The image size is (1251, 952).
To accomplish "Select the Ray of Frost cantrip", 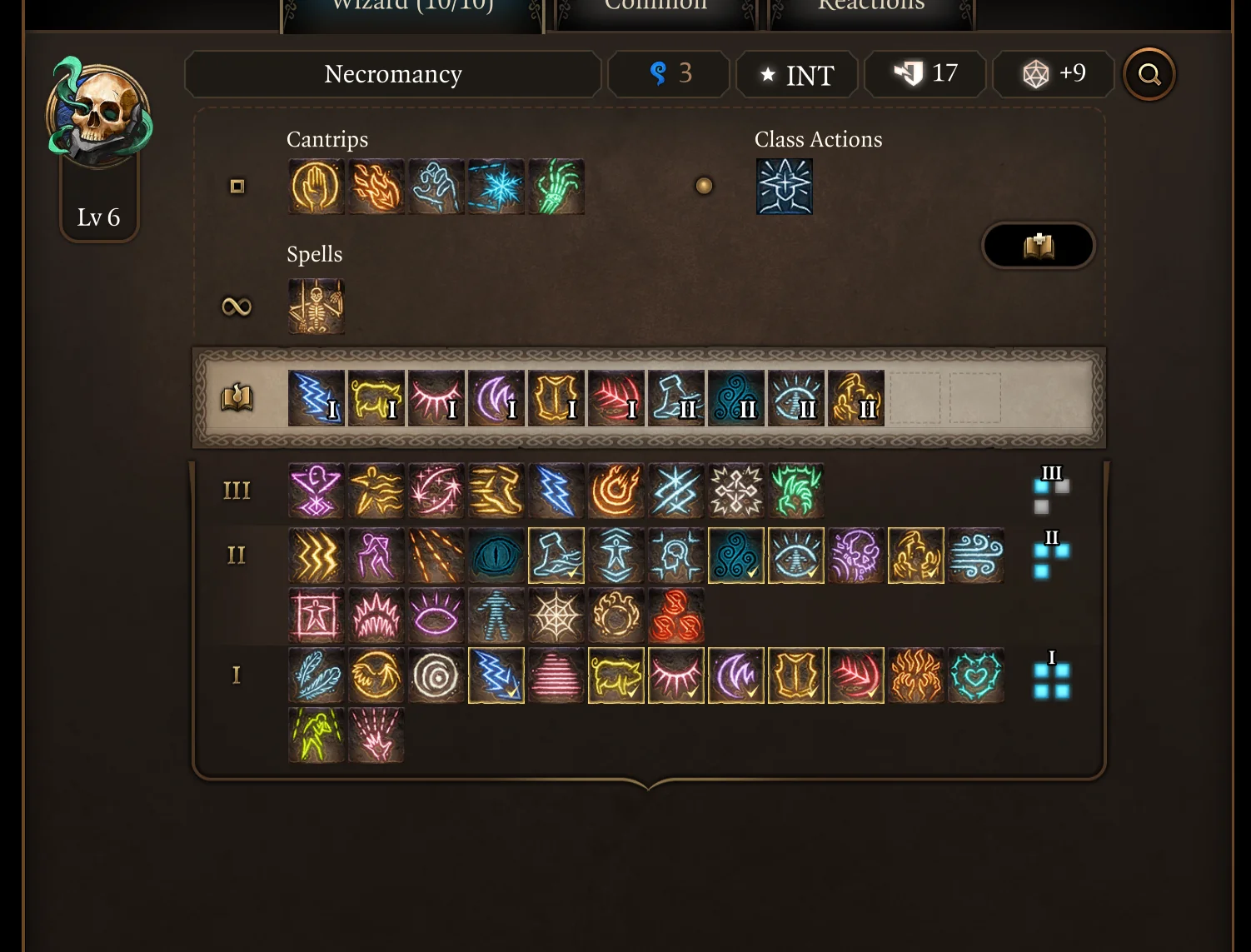I will point(496,187).
